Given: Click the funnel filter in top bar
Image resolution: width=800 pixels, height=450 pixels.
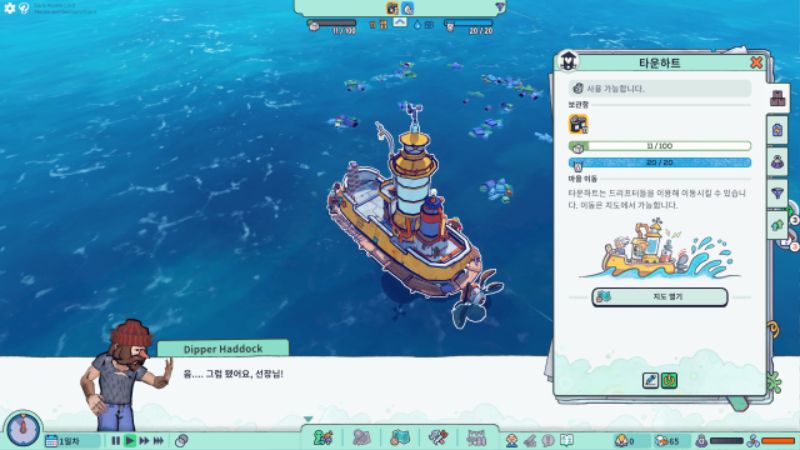Looking at the screenshot, I should tap(500, 7).
